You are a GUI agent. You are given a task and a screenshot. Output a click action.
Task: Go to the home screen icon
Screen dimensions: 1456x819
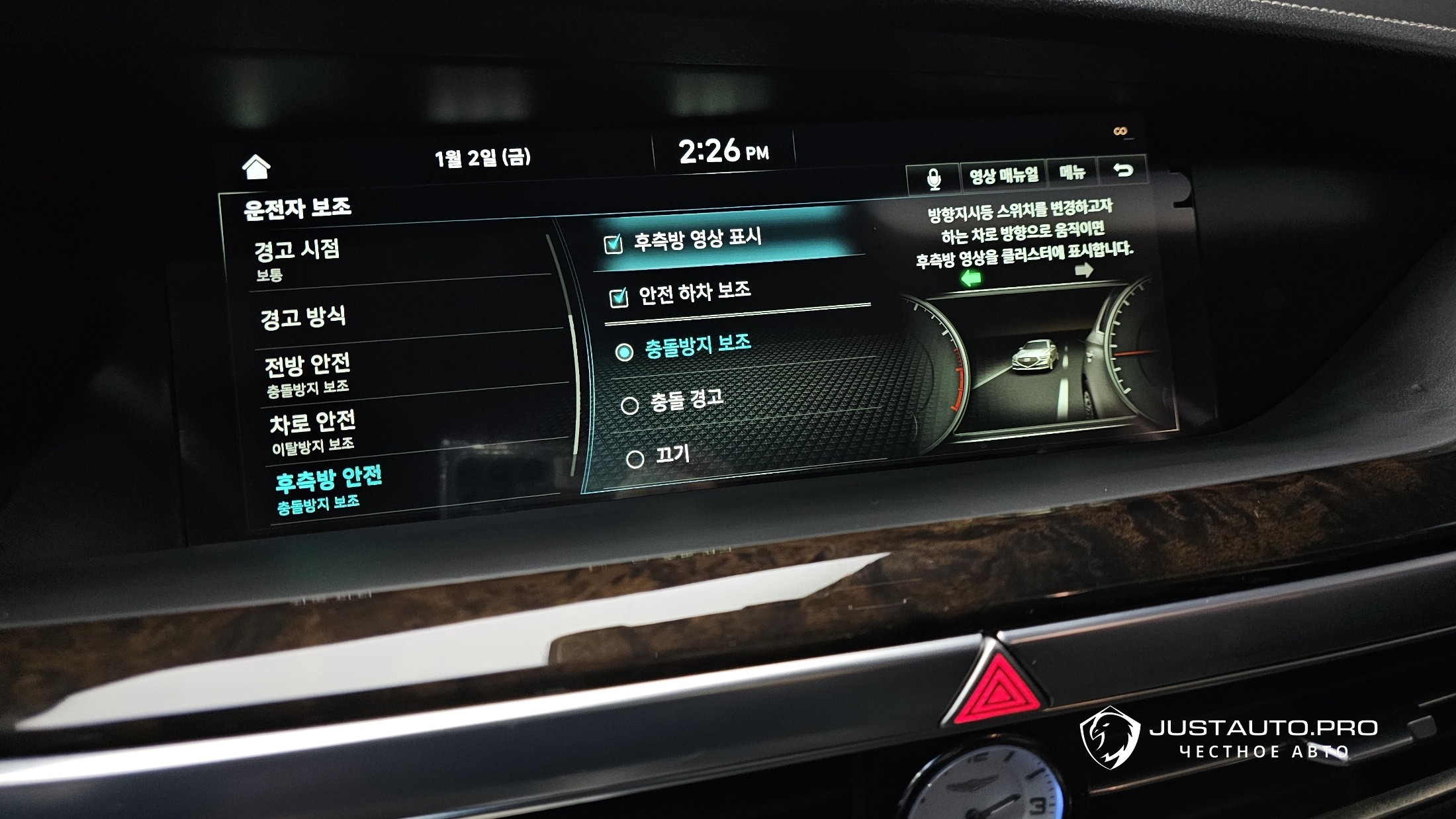pyautogui.click(x=256, y=167)
